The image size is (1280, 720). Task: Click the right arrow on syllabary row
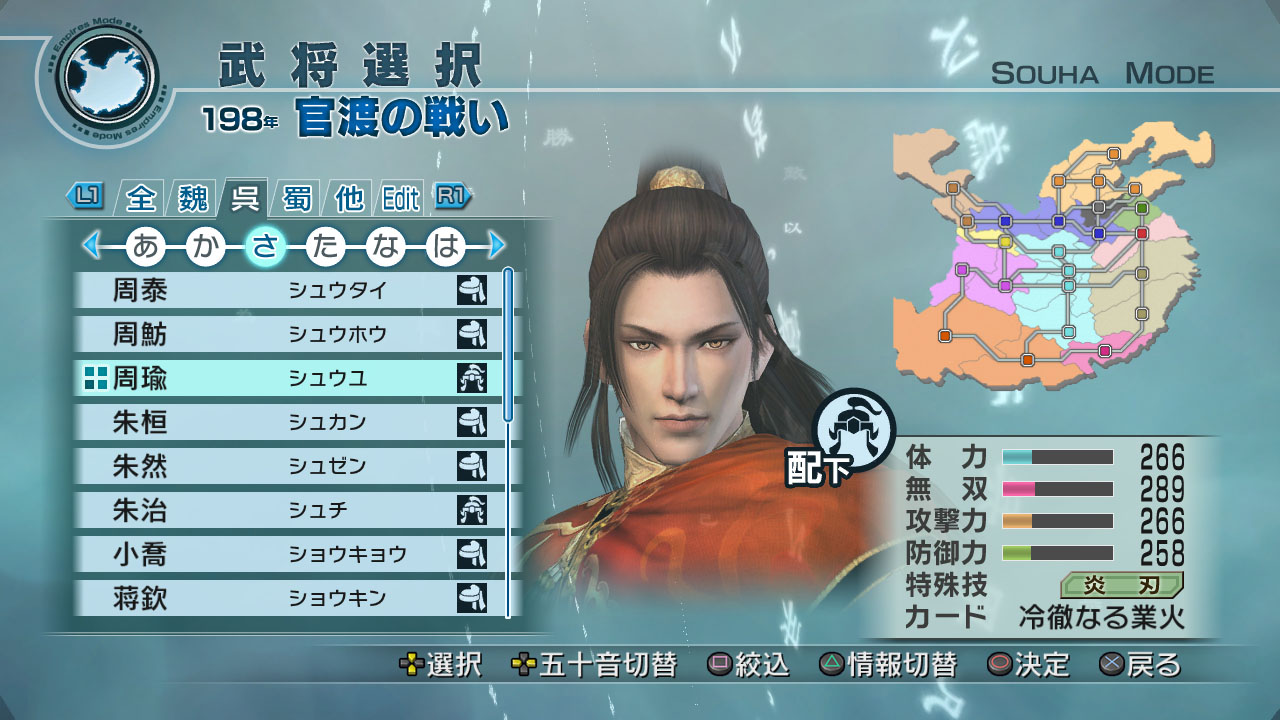click(x=497, y=245)
